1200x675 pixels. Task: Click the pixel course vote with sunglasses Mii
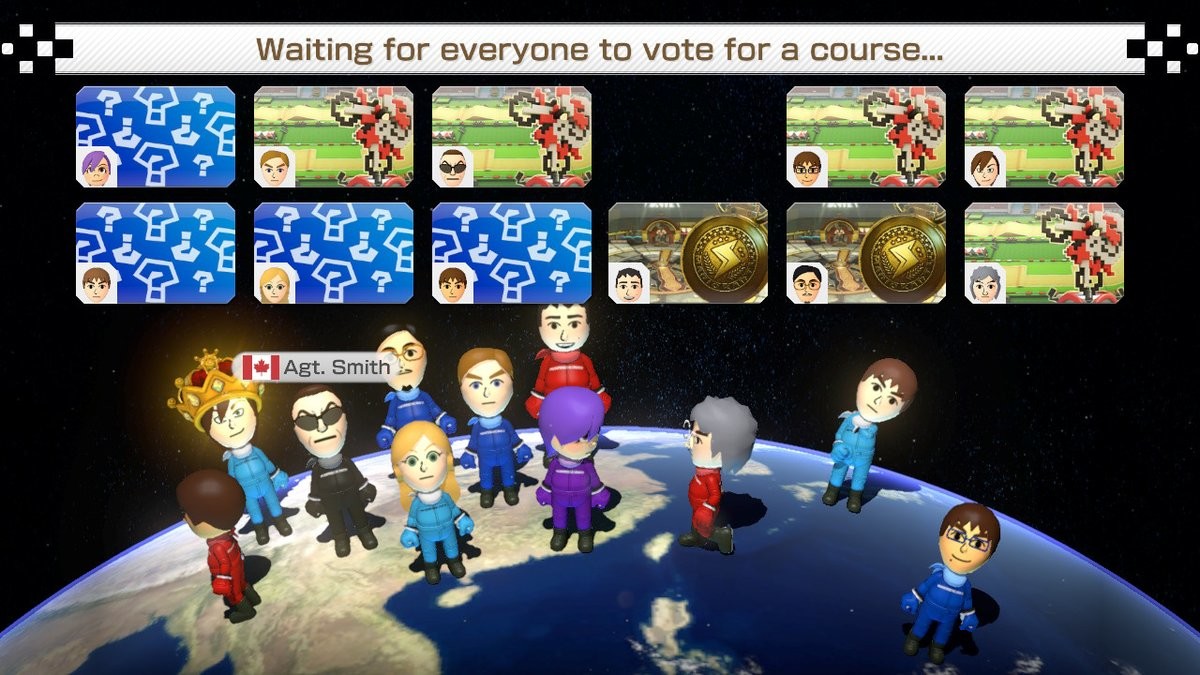click(x=511, y=137)
